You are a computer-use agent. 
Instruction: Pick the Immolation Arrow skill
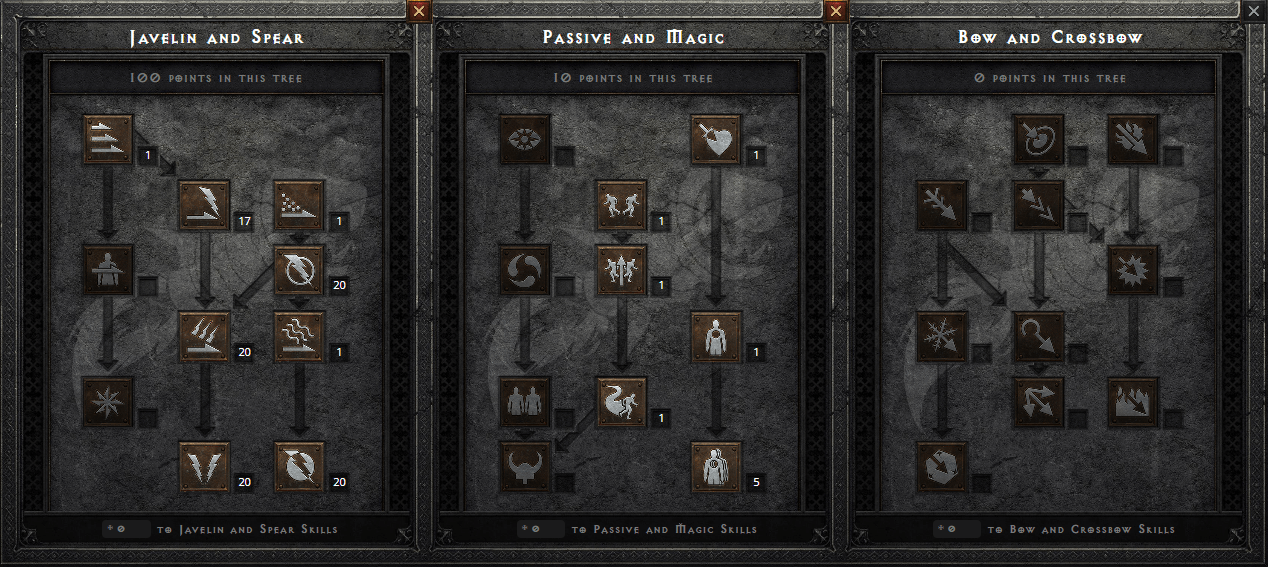(x=1133, y=401)
